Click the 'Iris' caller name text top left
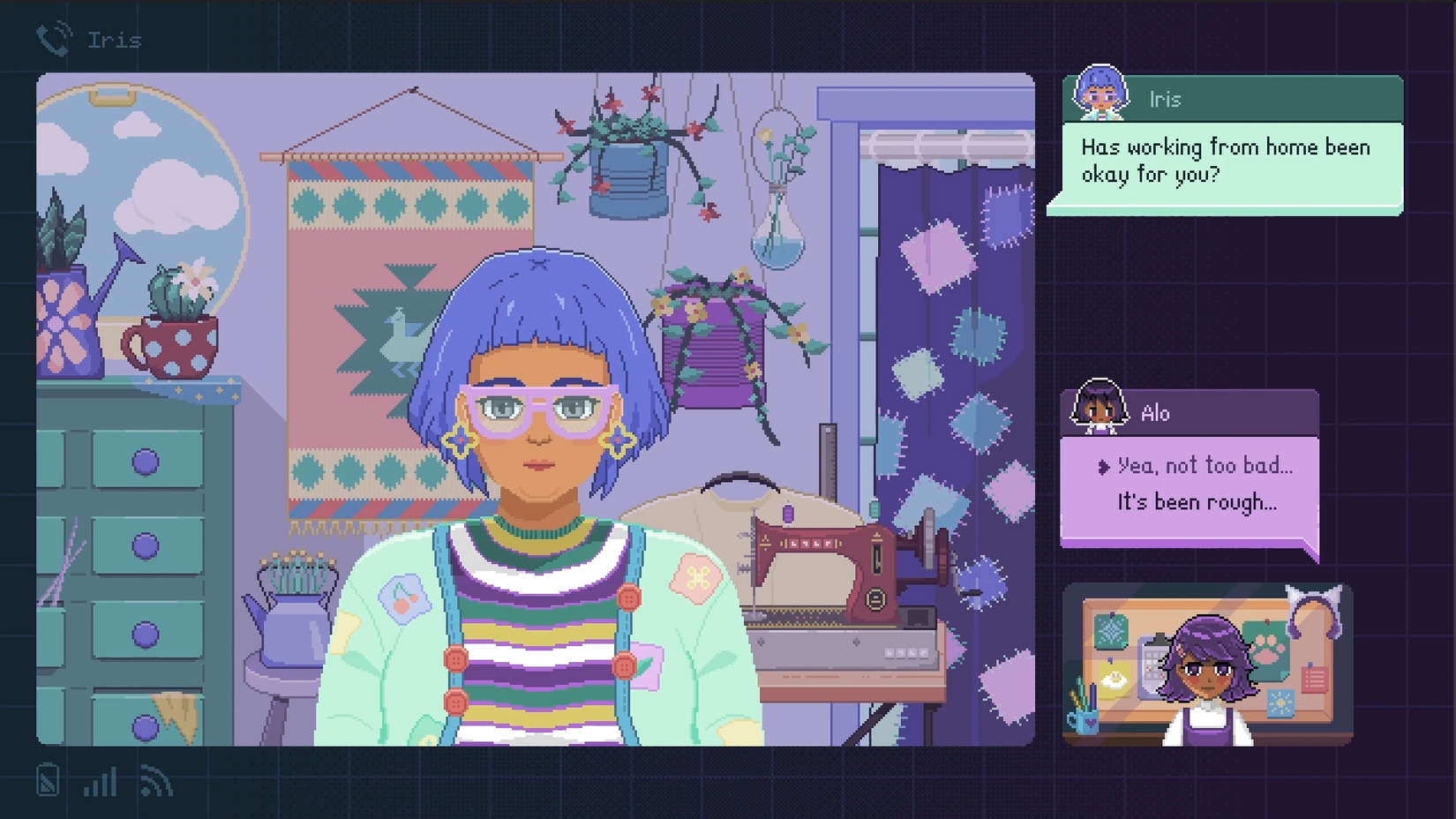Screen dimensions: 1456x819 click(x=115, y=39)
